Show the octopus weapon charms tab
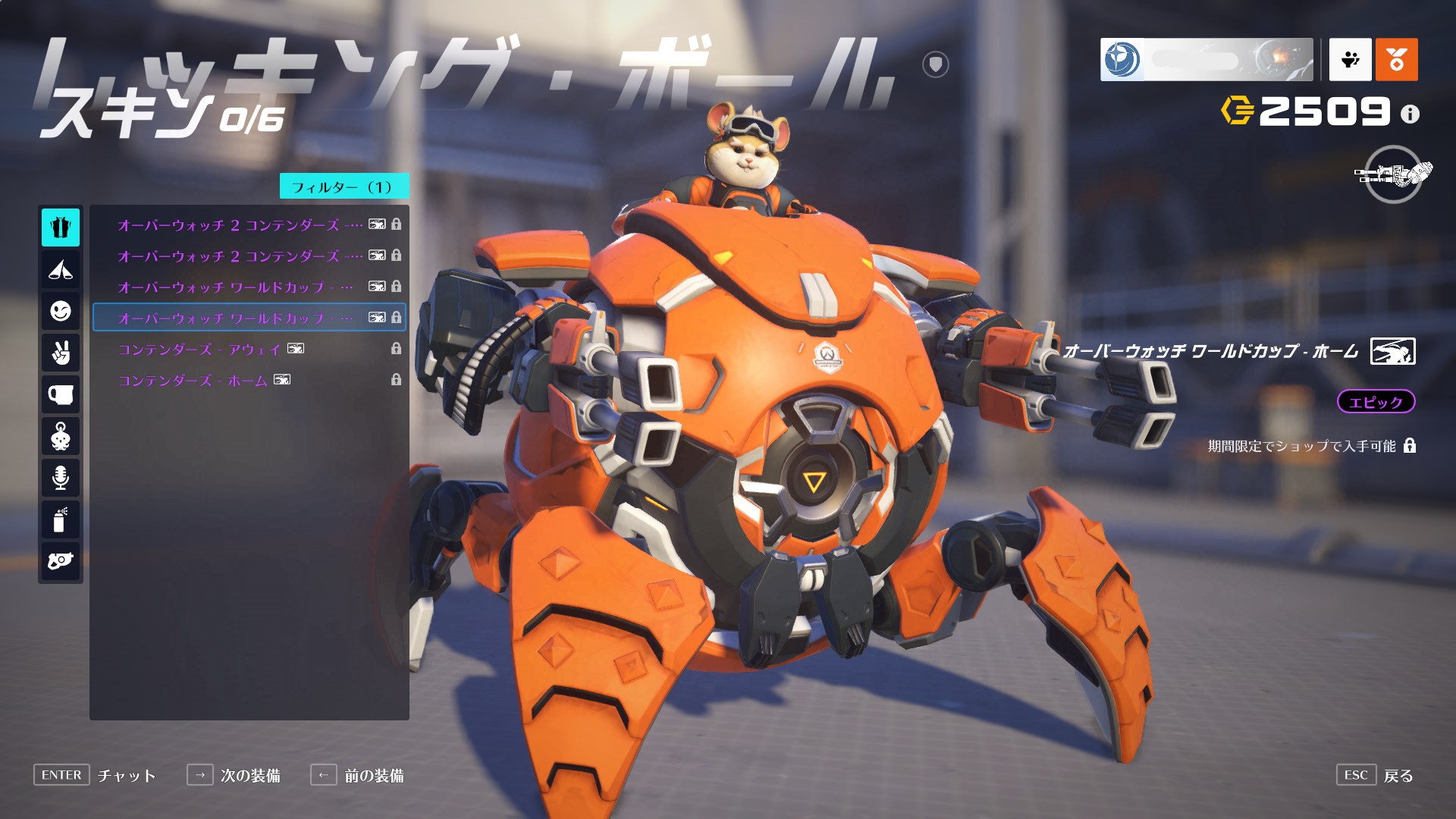The width and height of the screenshot is (1456, 819). (61, 437)
